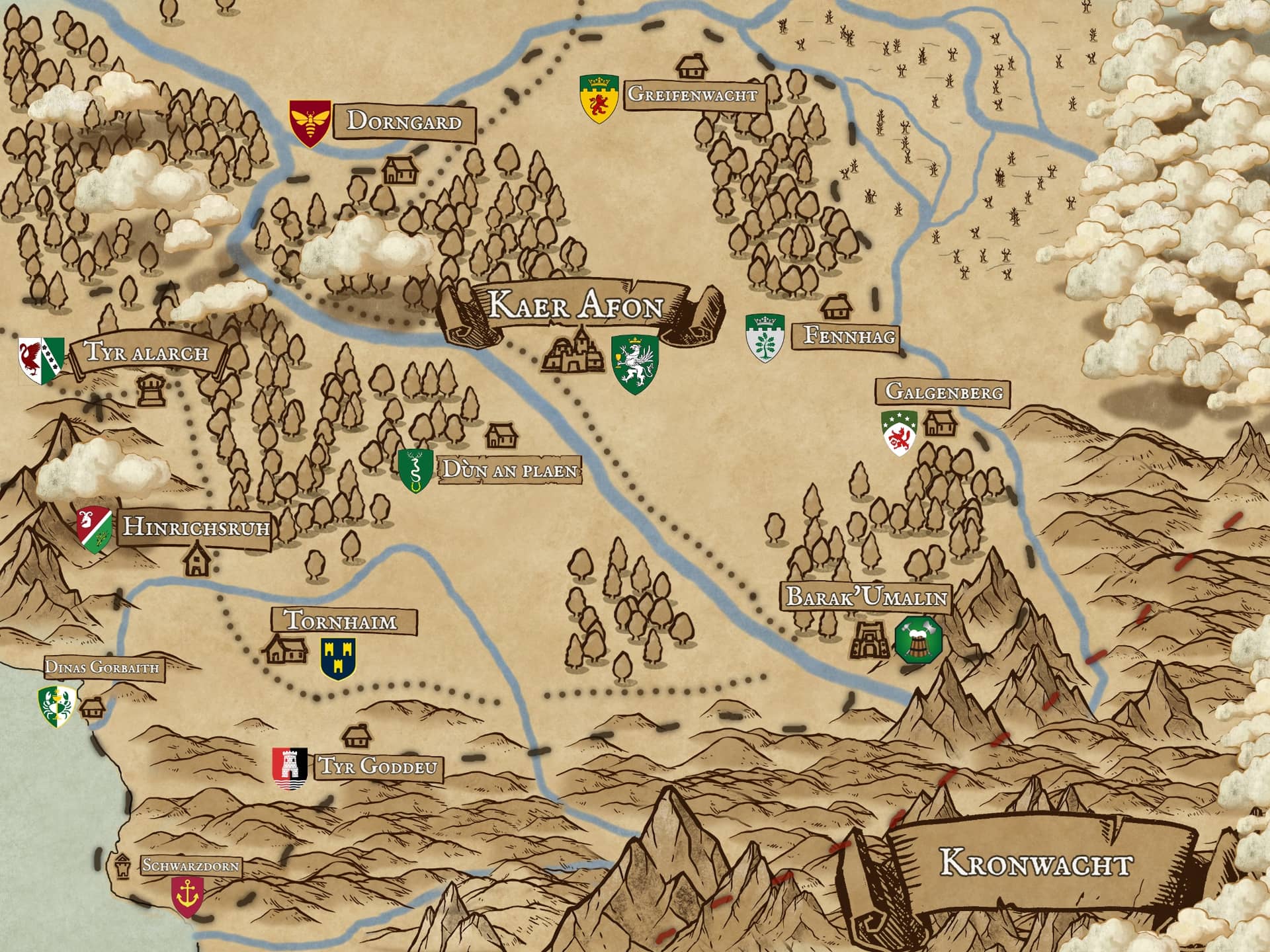Click the crossed axes and barrel emblem
Image resolution: width=1270 pixels, height=952 pixels.
(x=917, y=639)
